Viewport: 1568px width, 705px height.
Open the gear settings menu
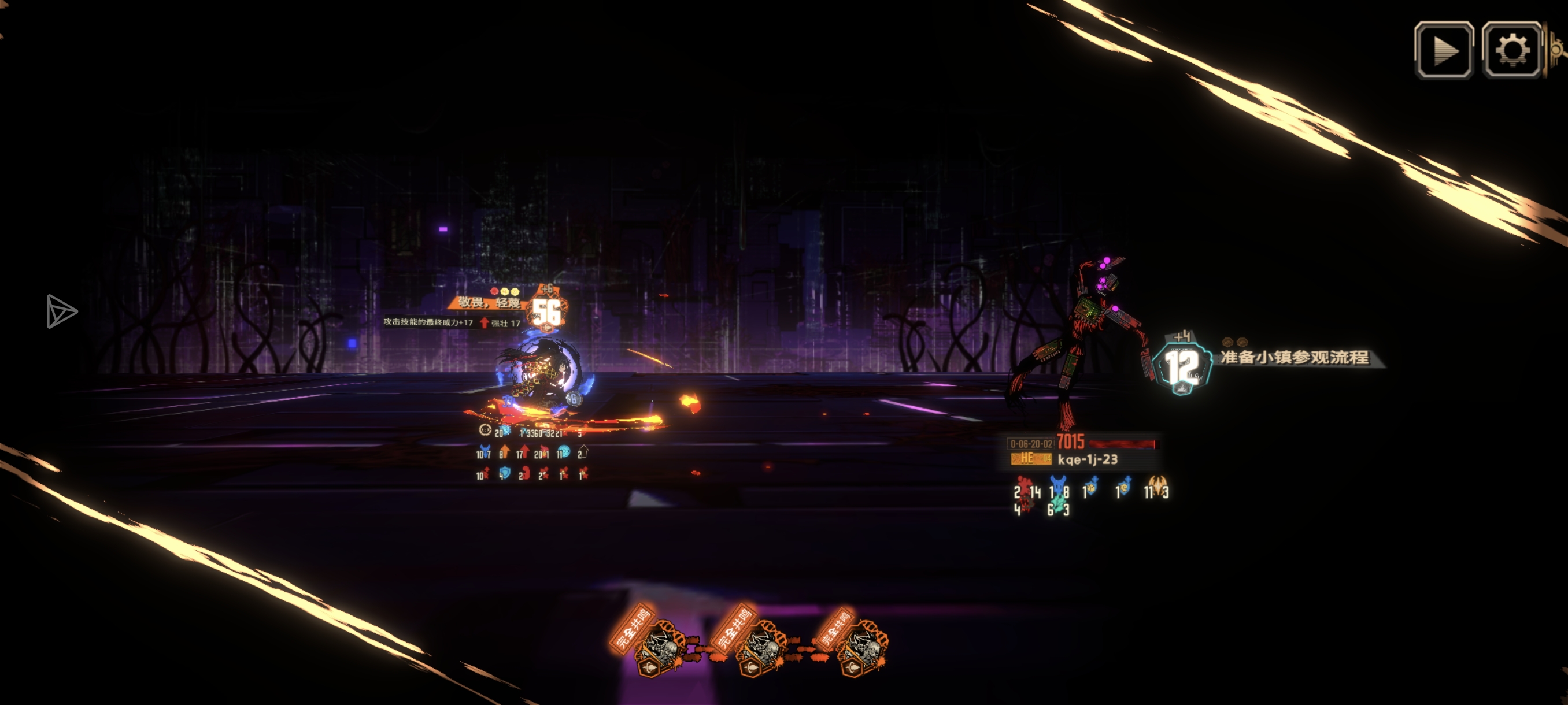(1511, 50)
